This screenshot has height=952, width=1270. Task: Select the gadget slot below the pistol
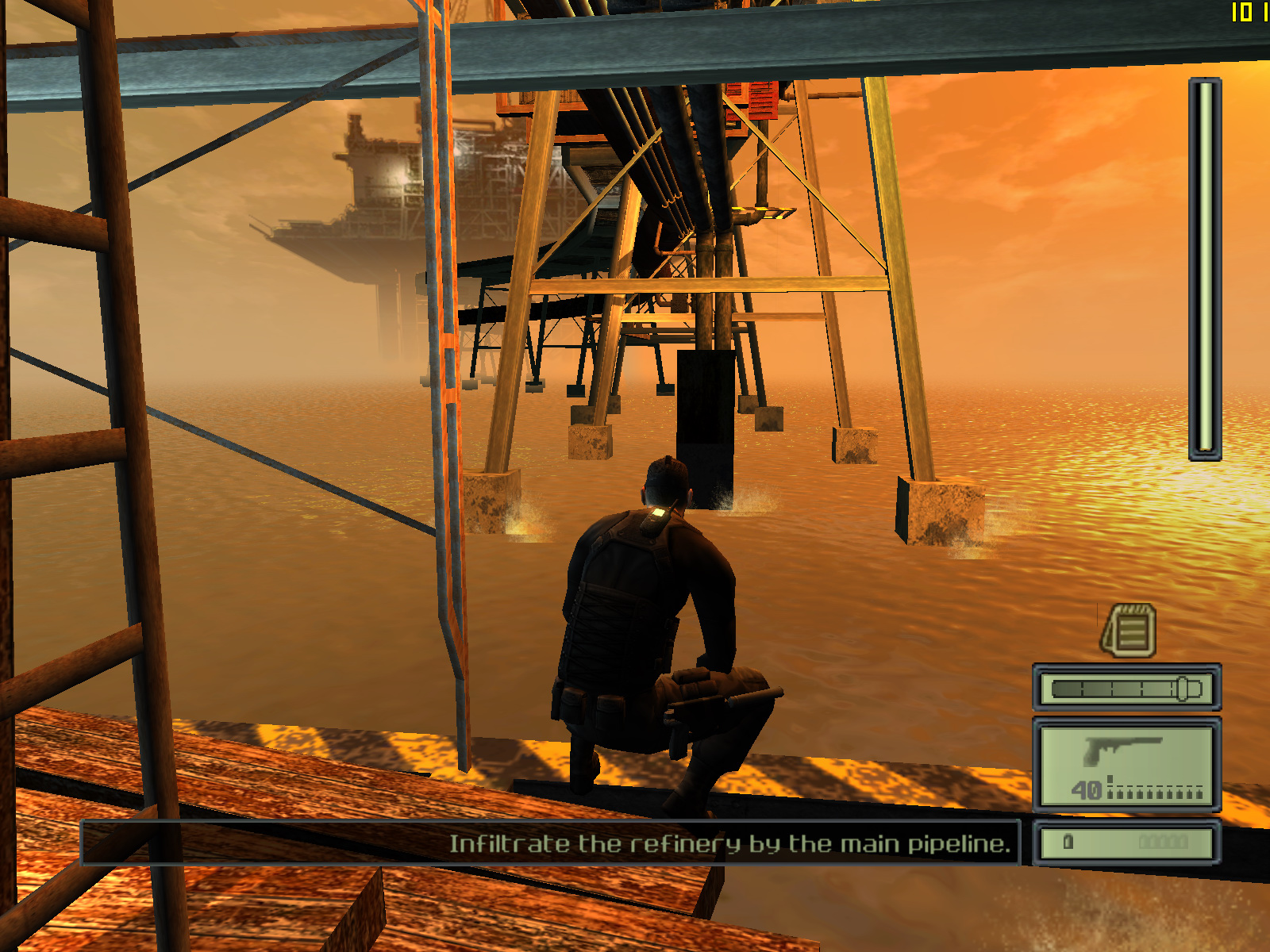[x=1126, y=843]
